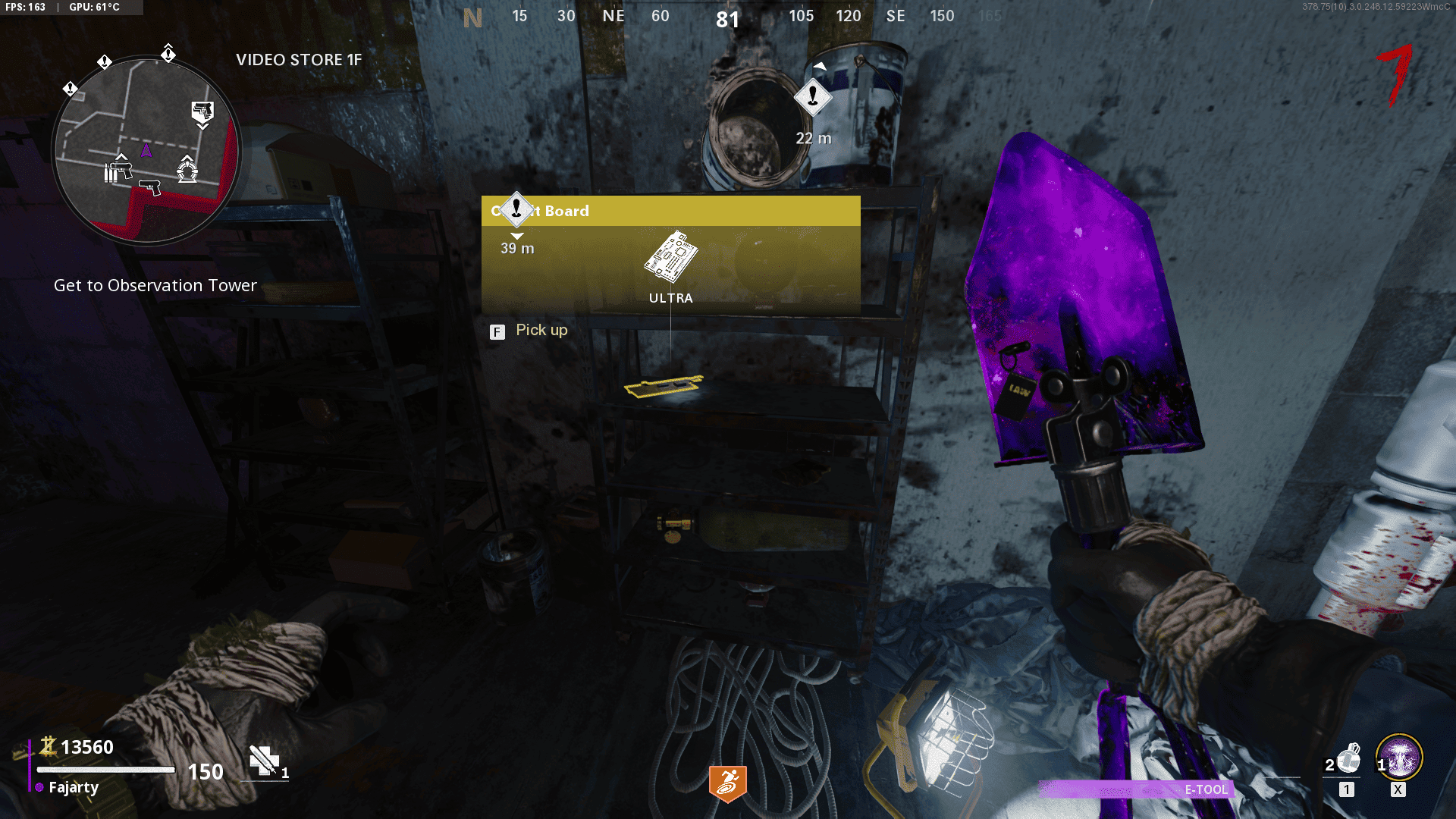The width and height of the screenshot is (1456, 819).
Task: Expand the arrow above the trials icon
Action: [x=187, y=157]
